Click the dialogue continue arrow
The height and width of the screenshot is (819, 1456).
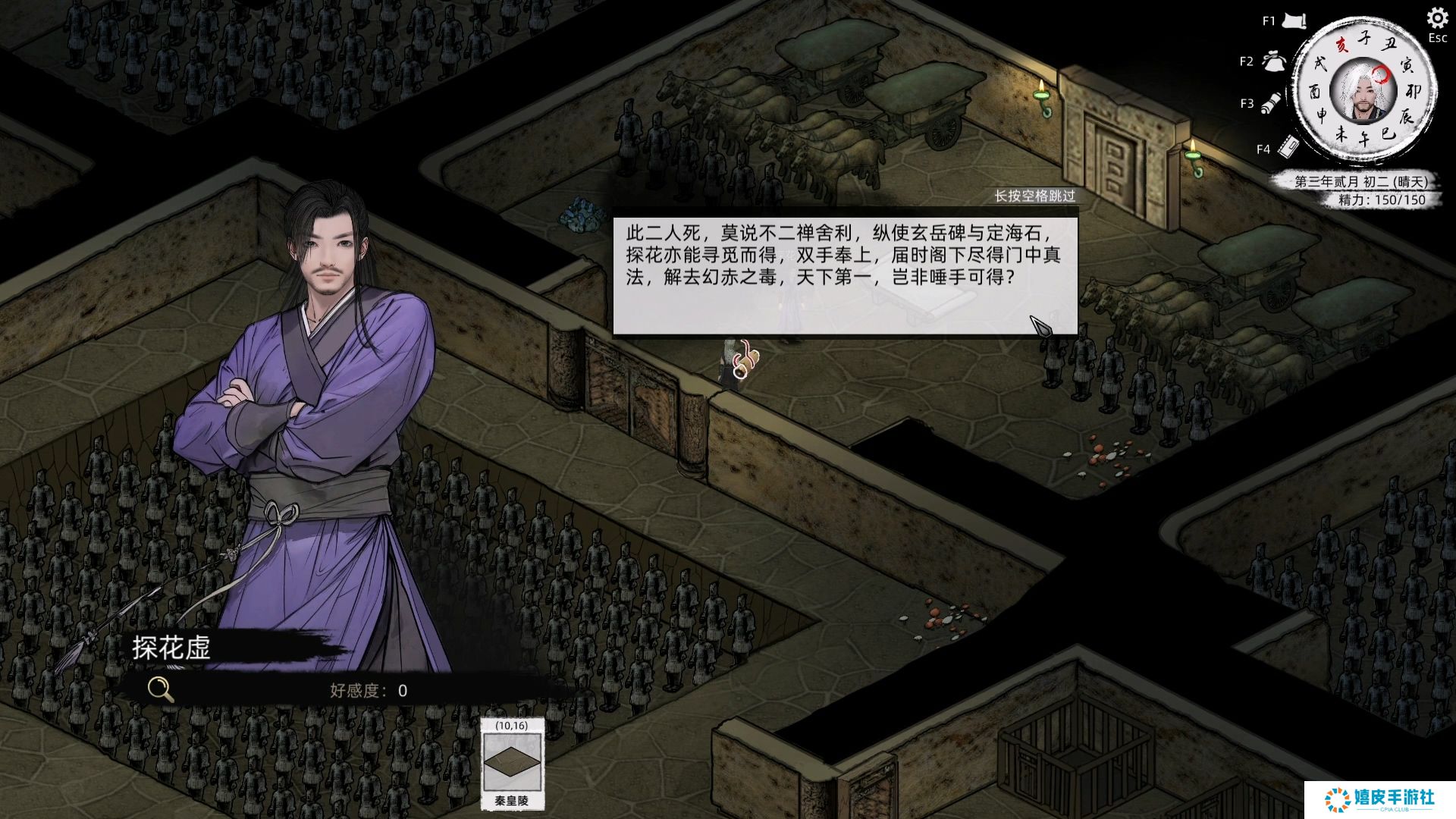[x=1040, y=325]
